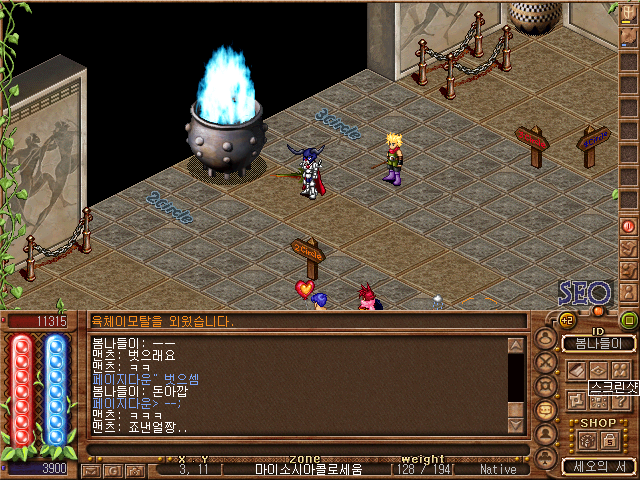Open the question mark help button
This screenshot has width=640, height=480.
(621, 401)
